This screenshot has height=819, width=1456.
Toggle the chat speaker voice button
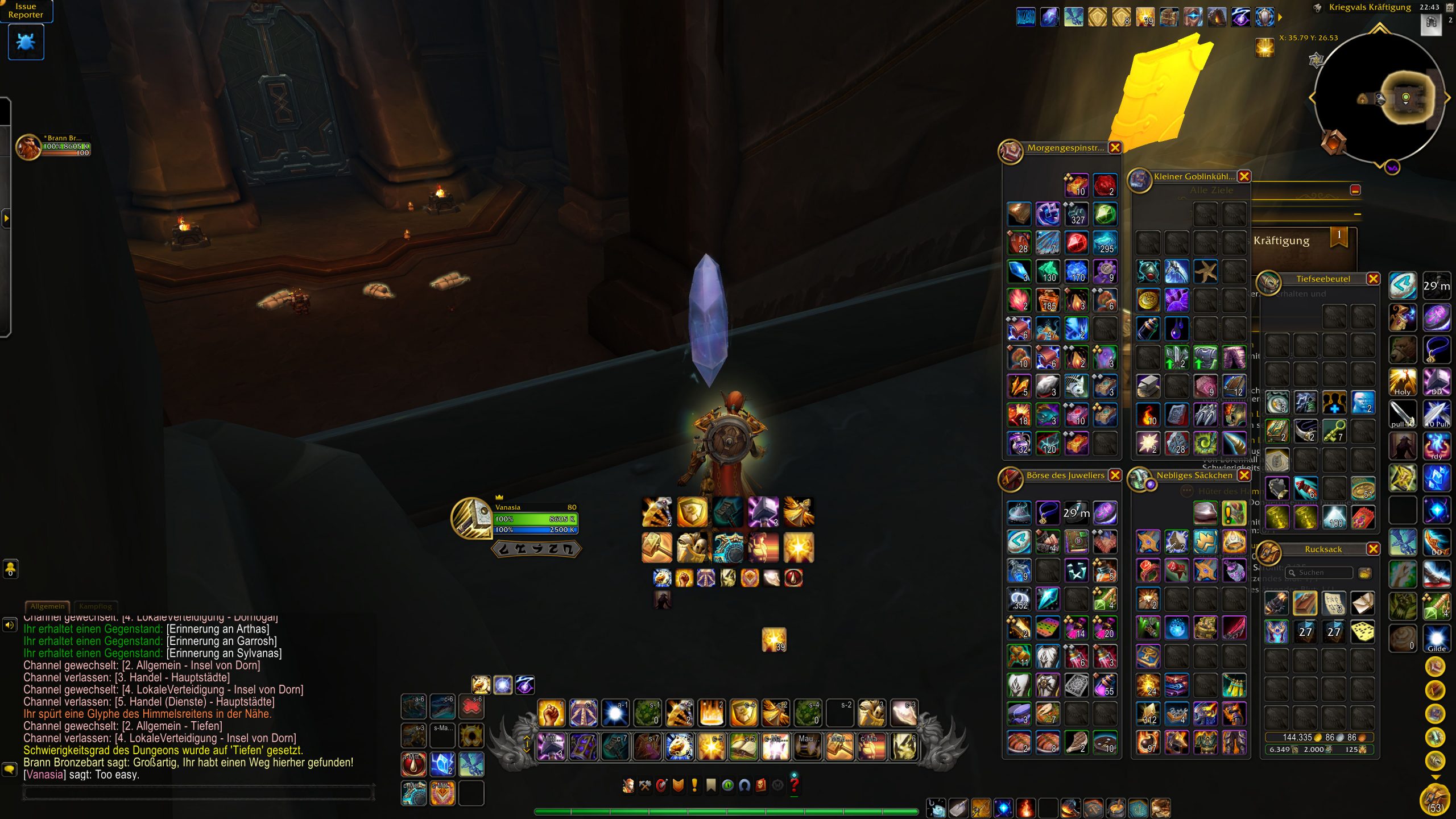point(10,625)
